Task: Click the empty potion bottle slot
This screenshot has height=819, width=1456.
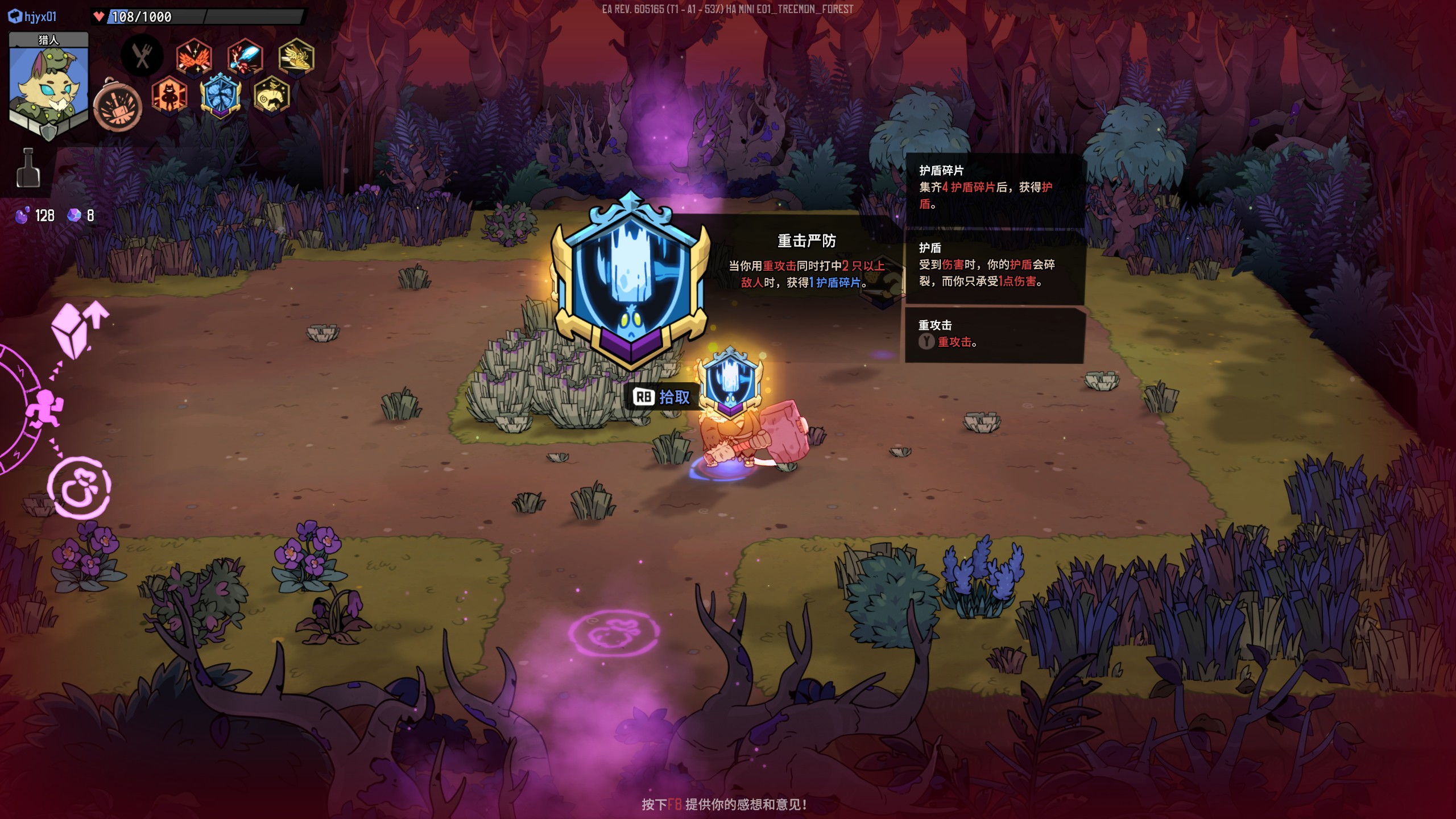Action: coord(28,168)
